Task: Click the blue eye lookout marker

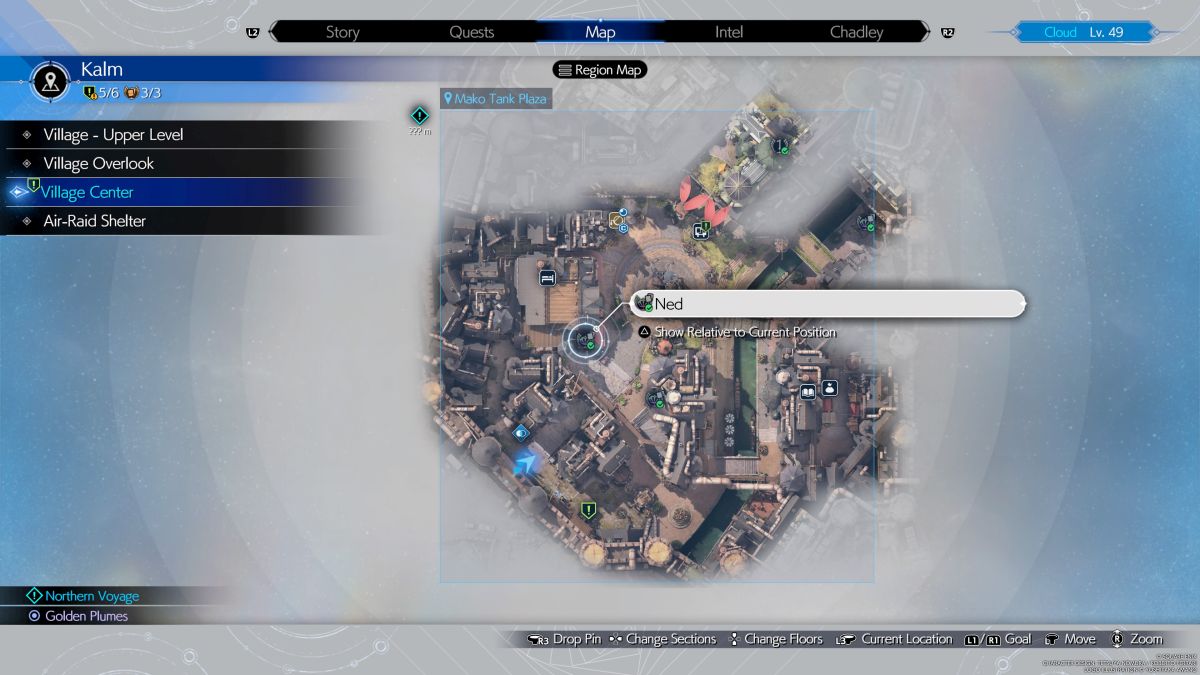Action: coord(520,433)
